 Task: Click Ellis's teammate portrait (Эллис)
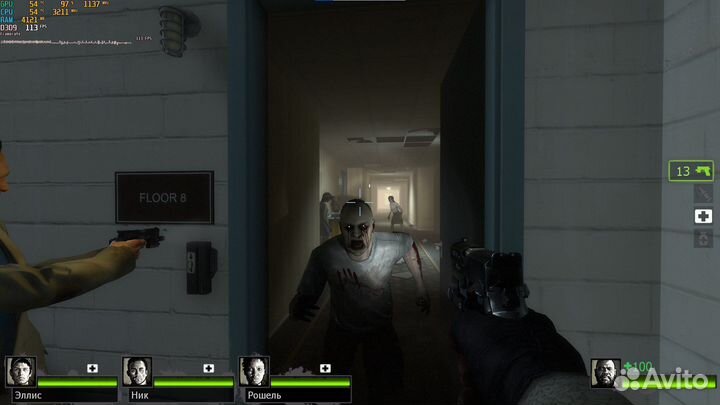tap(21, 372)
